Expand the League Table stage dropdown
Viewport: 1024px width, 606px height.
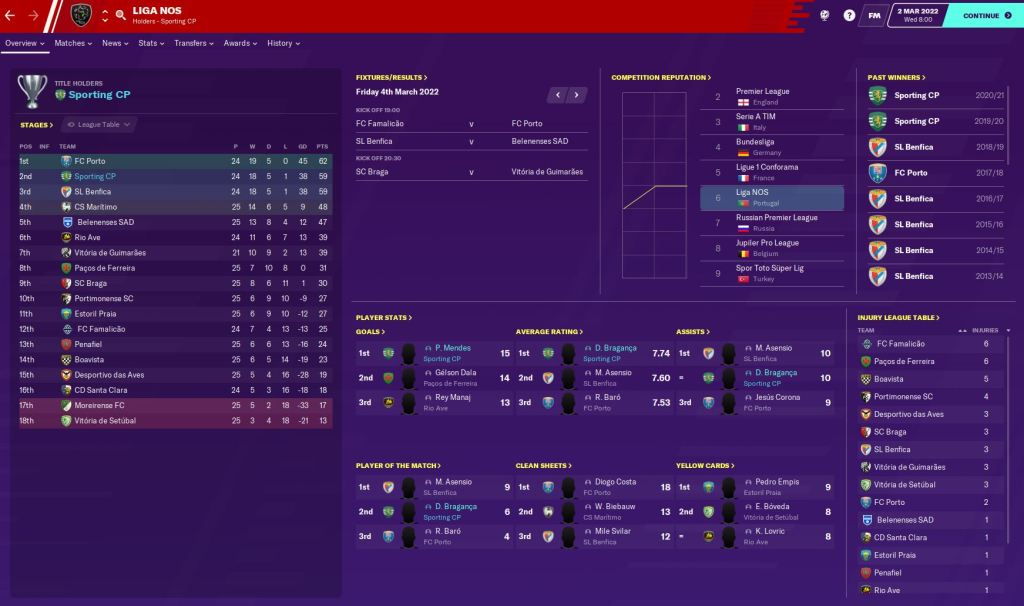tap(99, 125)
